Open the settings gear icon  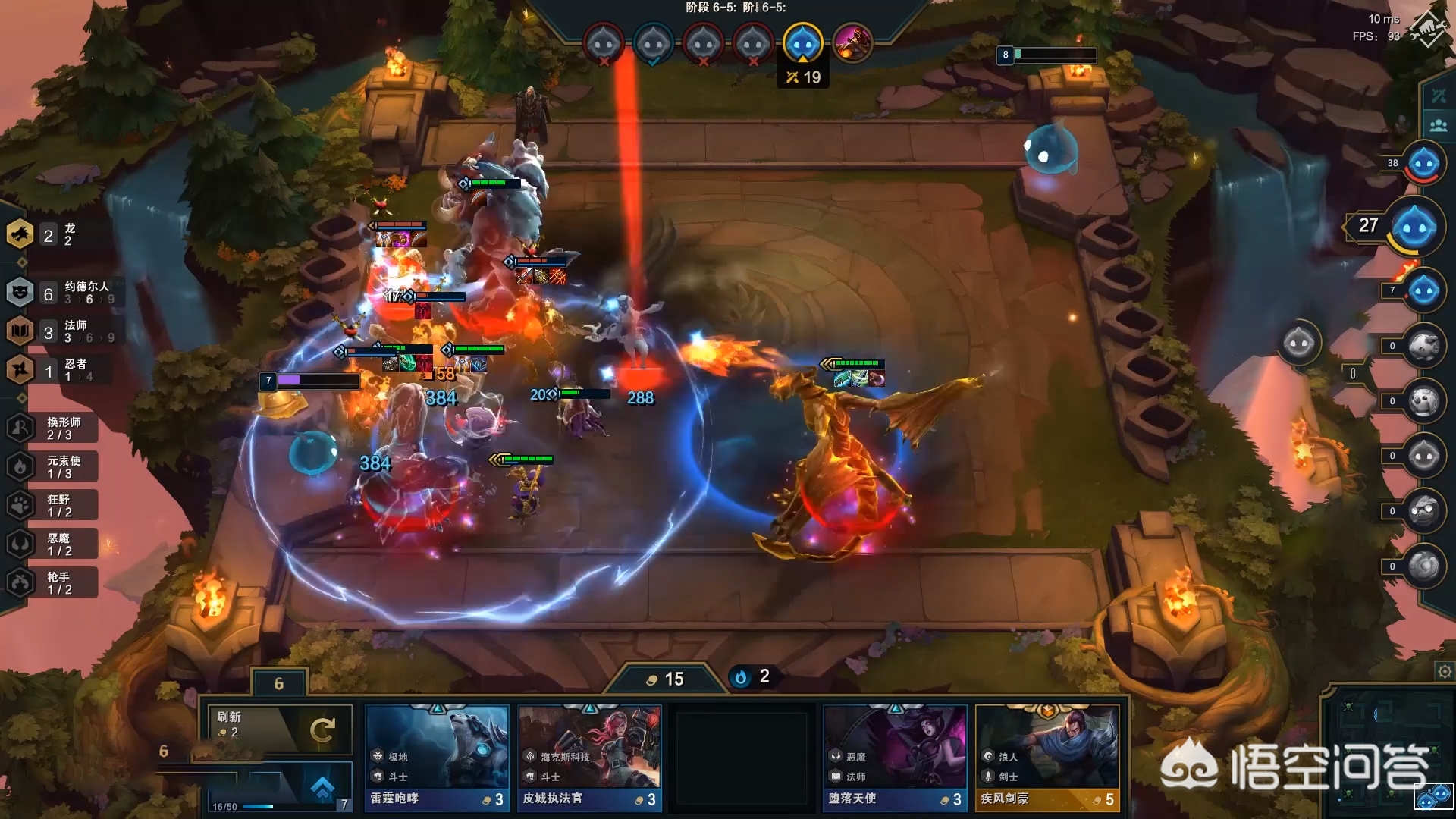pyautogui.click(x=1445, y=672)
